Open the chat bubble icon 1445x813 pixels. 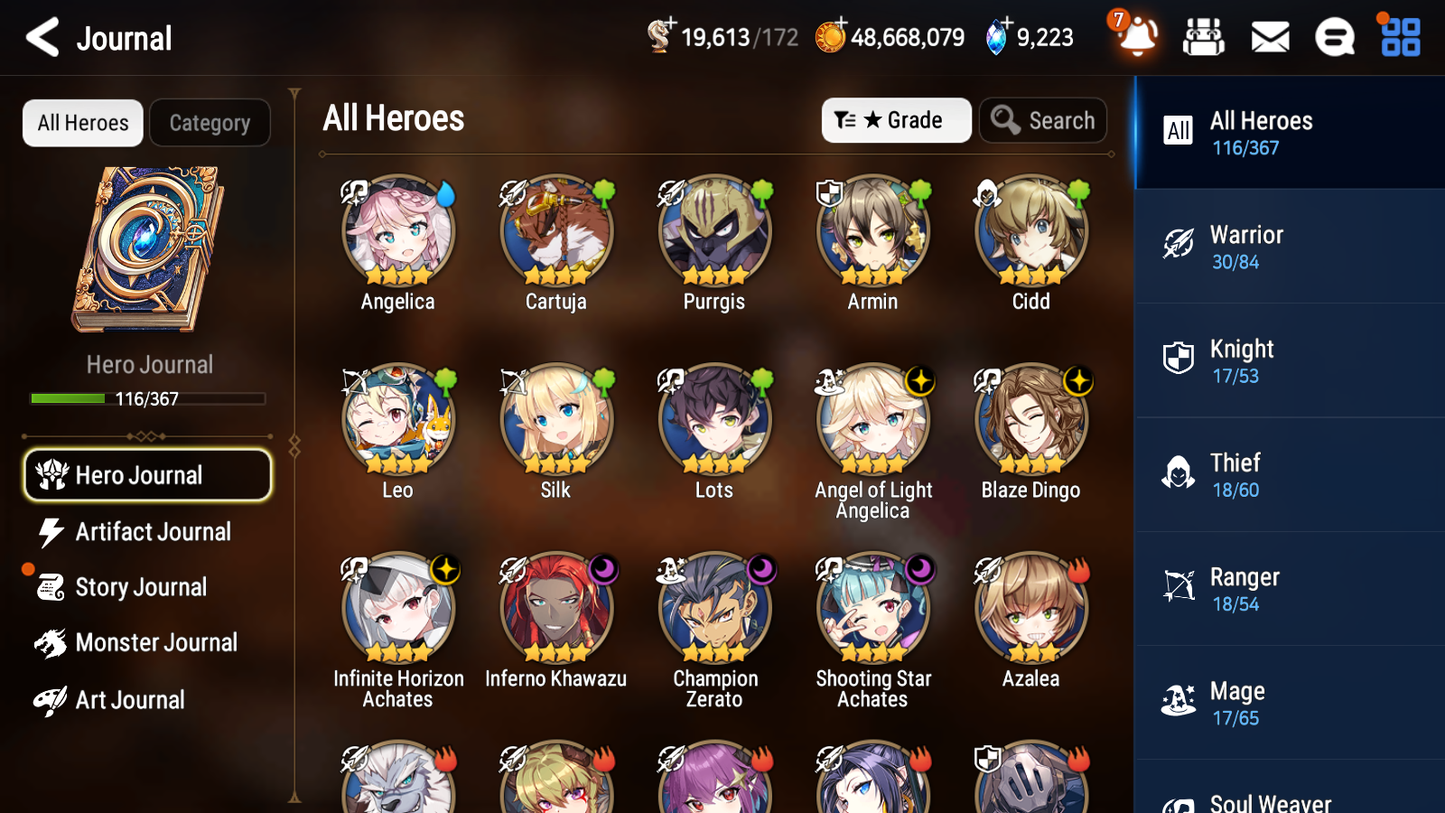[x=1334, y=36]
